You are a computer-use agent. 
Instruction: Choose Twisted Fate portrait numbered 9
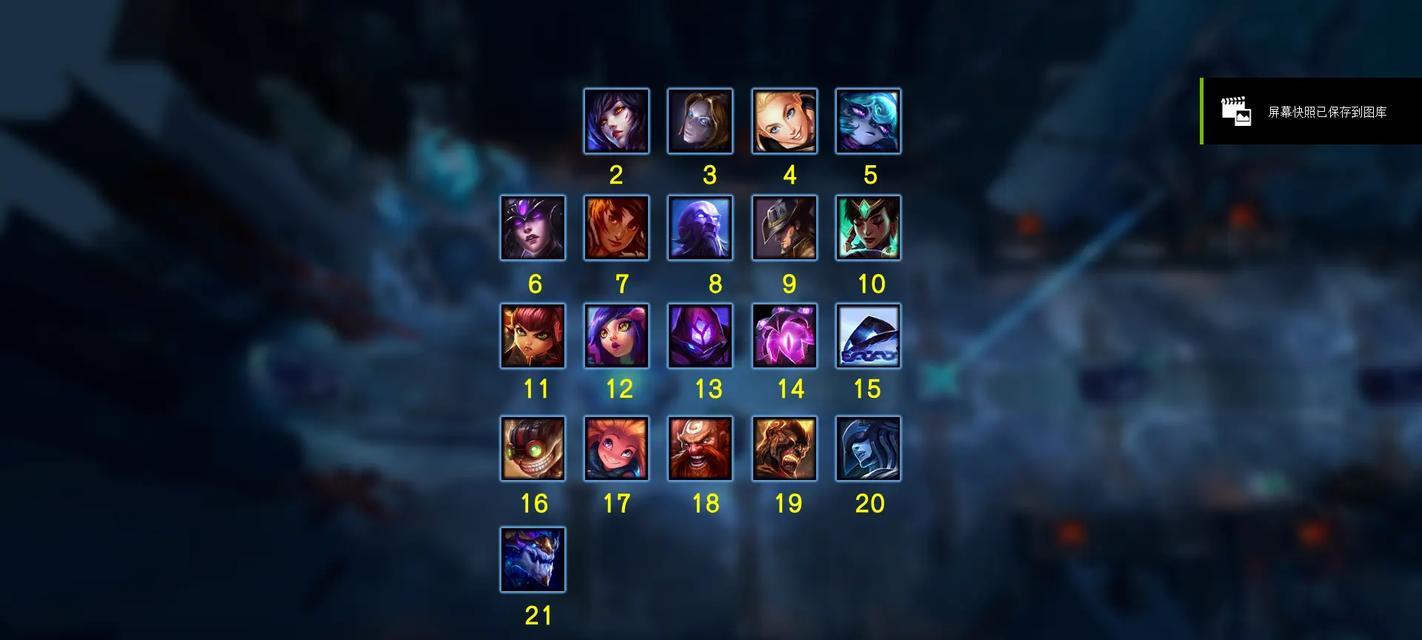pyautogui.click(x=784, y=228)
